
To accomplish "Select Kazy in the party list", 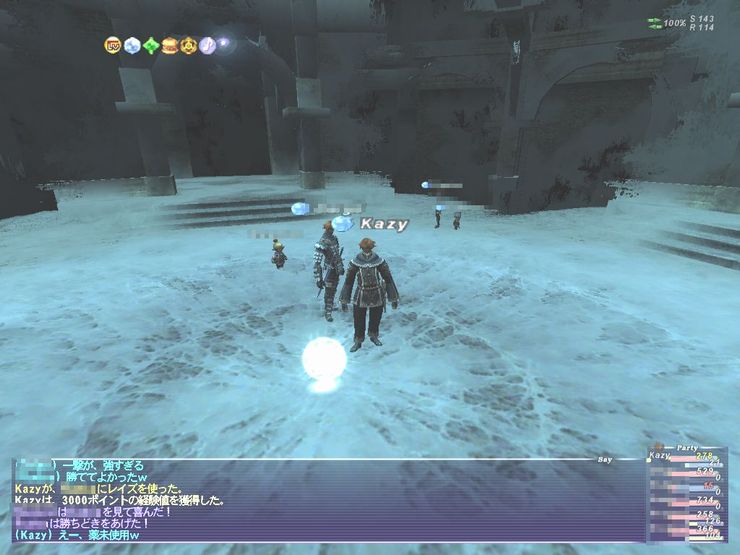I will pyautogui.click(x=661, y=456).
